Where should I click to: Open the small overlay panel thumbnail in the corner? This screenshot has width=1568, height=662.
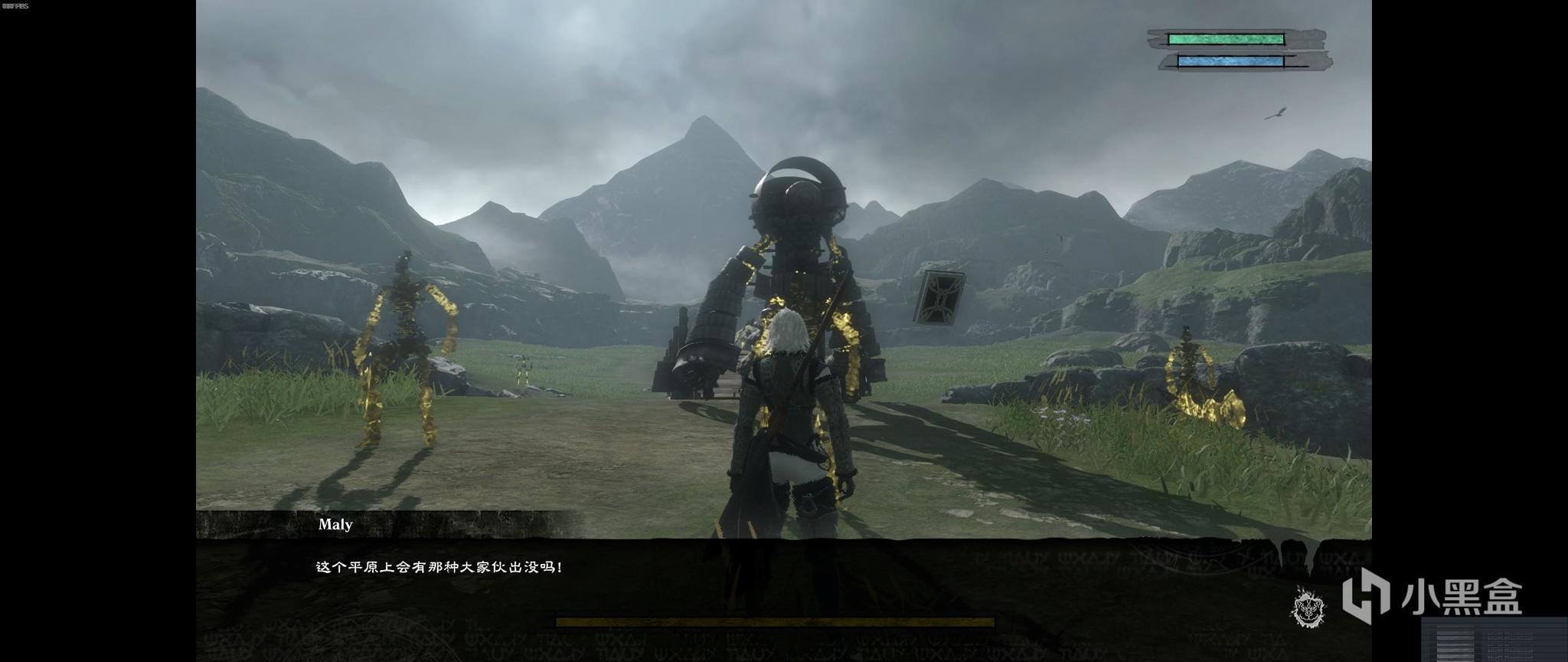click(x=1494, y=638)
